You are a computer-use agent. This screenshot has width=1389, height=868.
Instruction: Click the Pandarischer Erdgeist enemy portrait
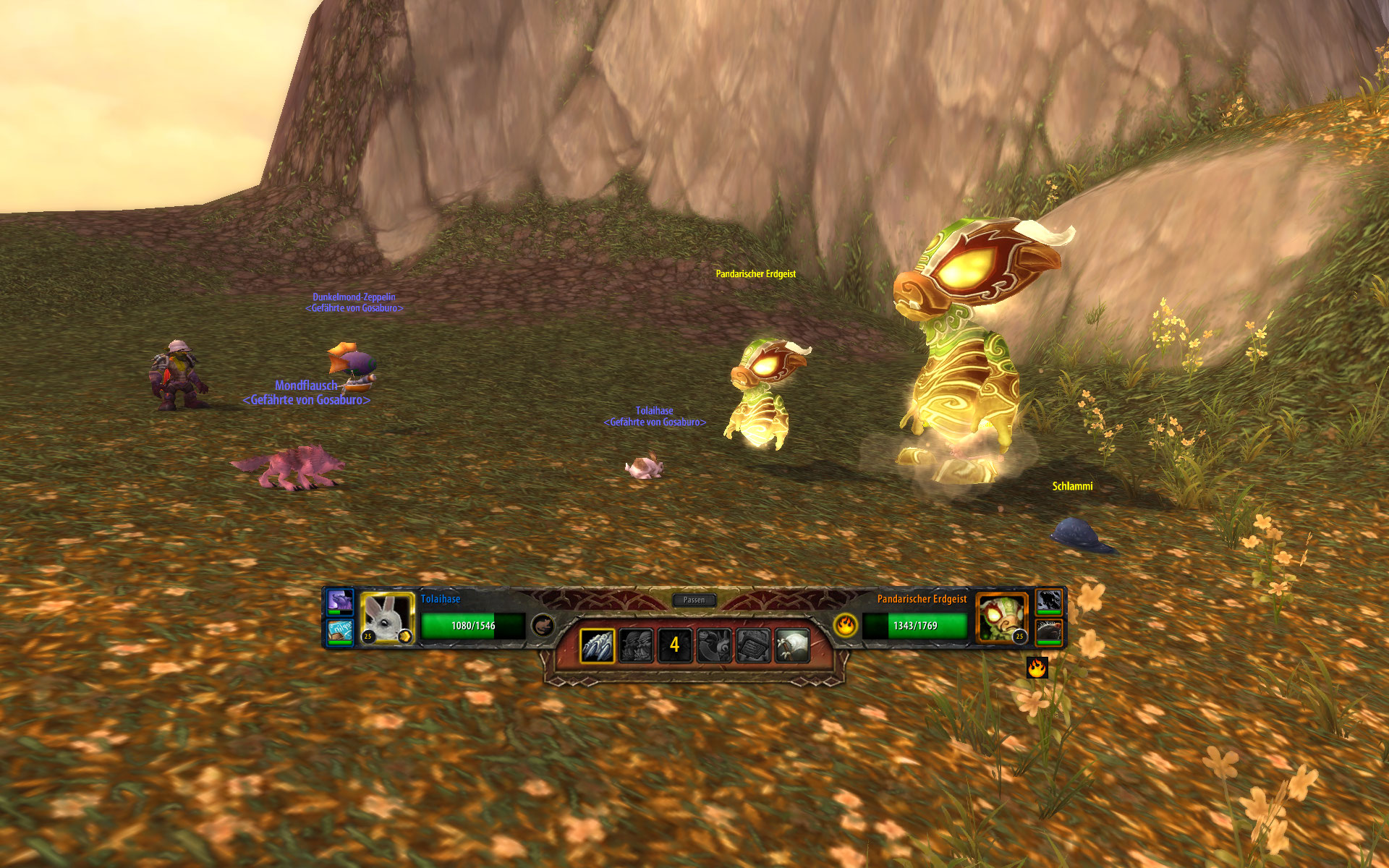click(1002, 618)
